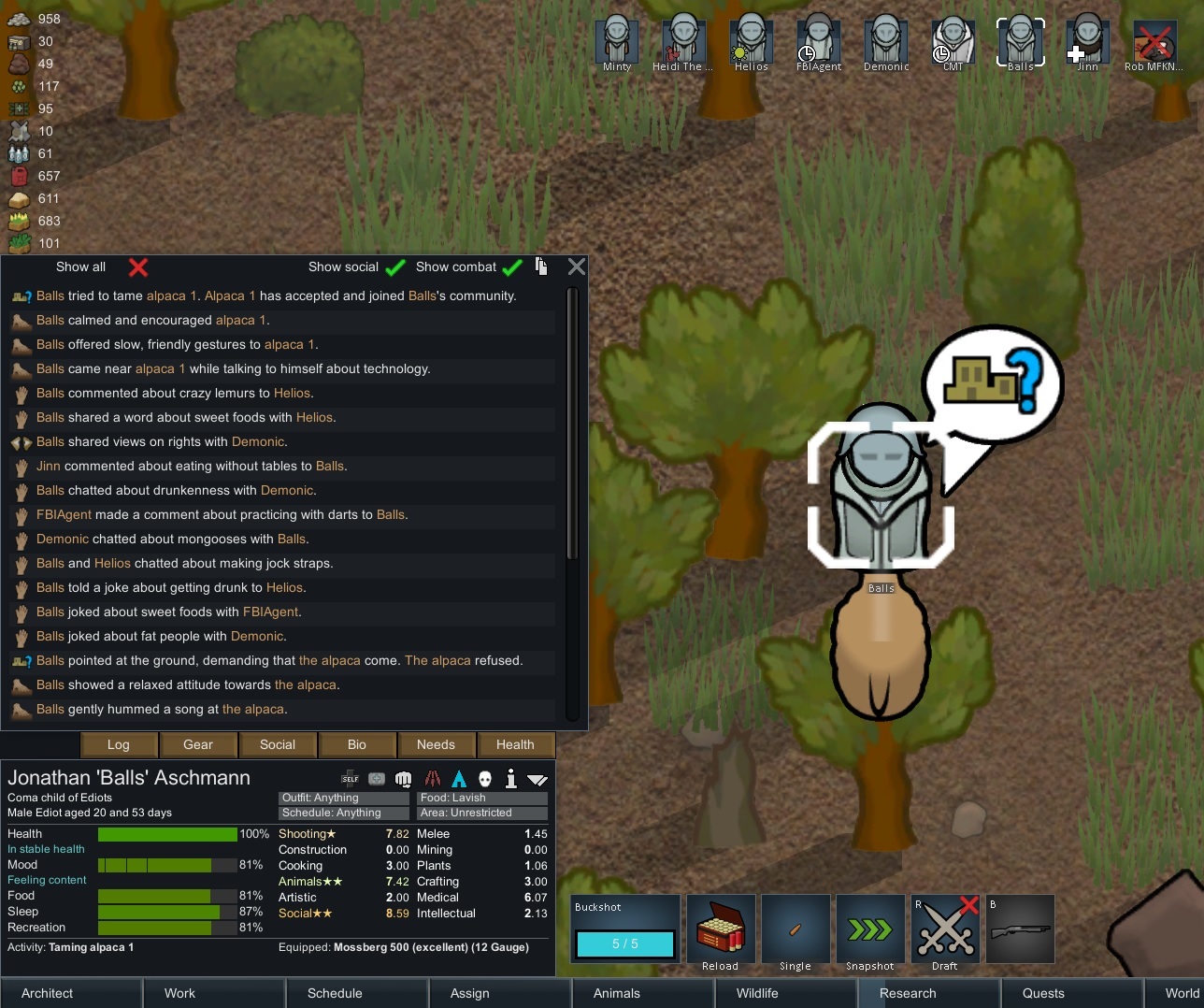
Task: Select the Snapshot aim mode
Action: click(870, 929)
